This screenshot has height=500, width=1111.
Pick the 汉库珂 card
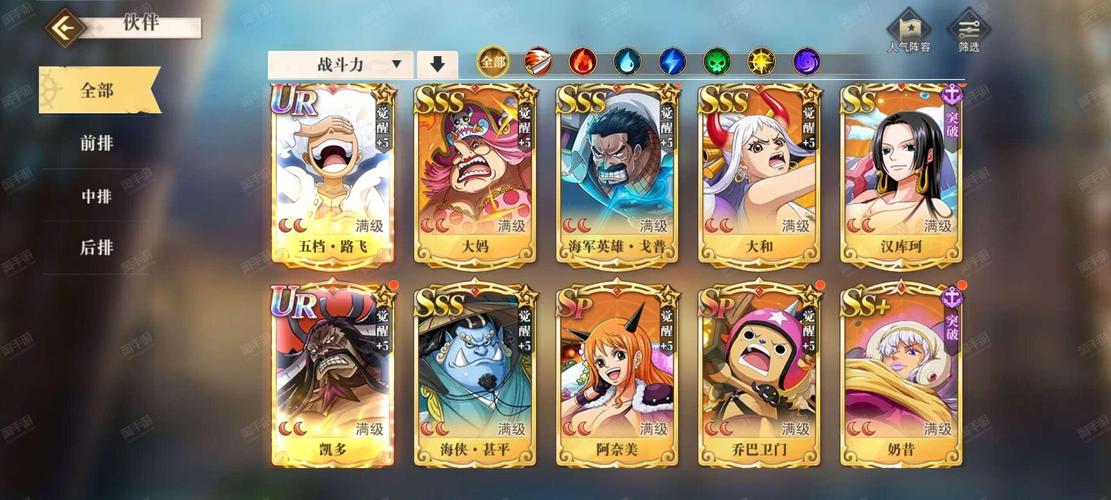tap(901, 175)
